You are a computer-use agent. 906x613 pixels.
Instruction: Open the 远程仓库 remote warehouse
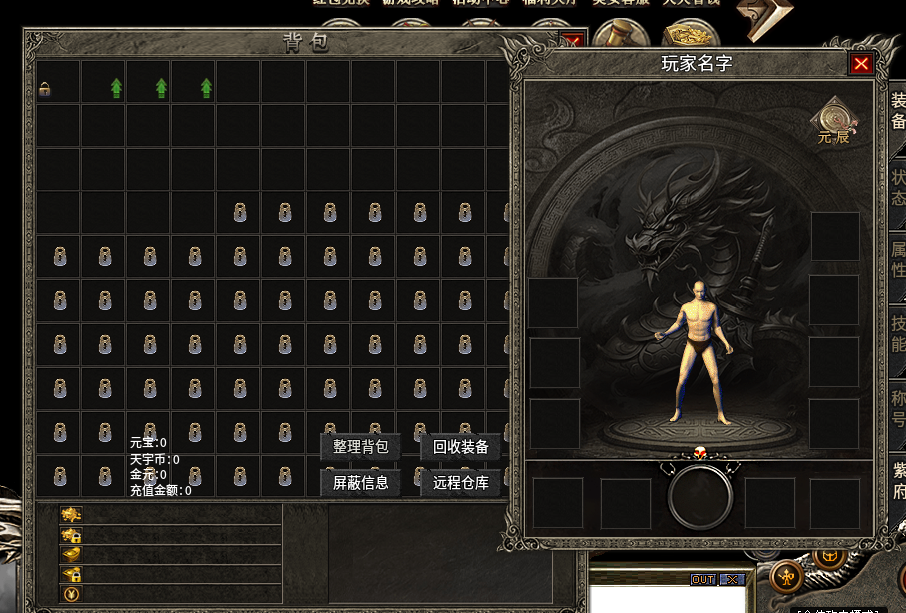(460, 483)
